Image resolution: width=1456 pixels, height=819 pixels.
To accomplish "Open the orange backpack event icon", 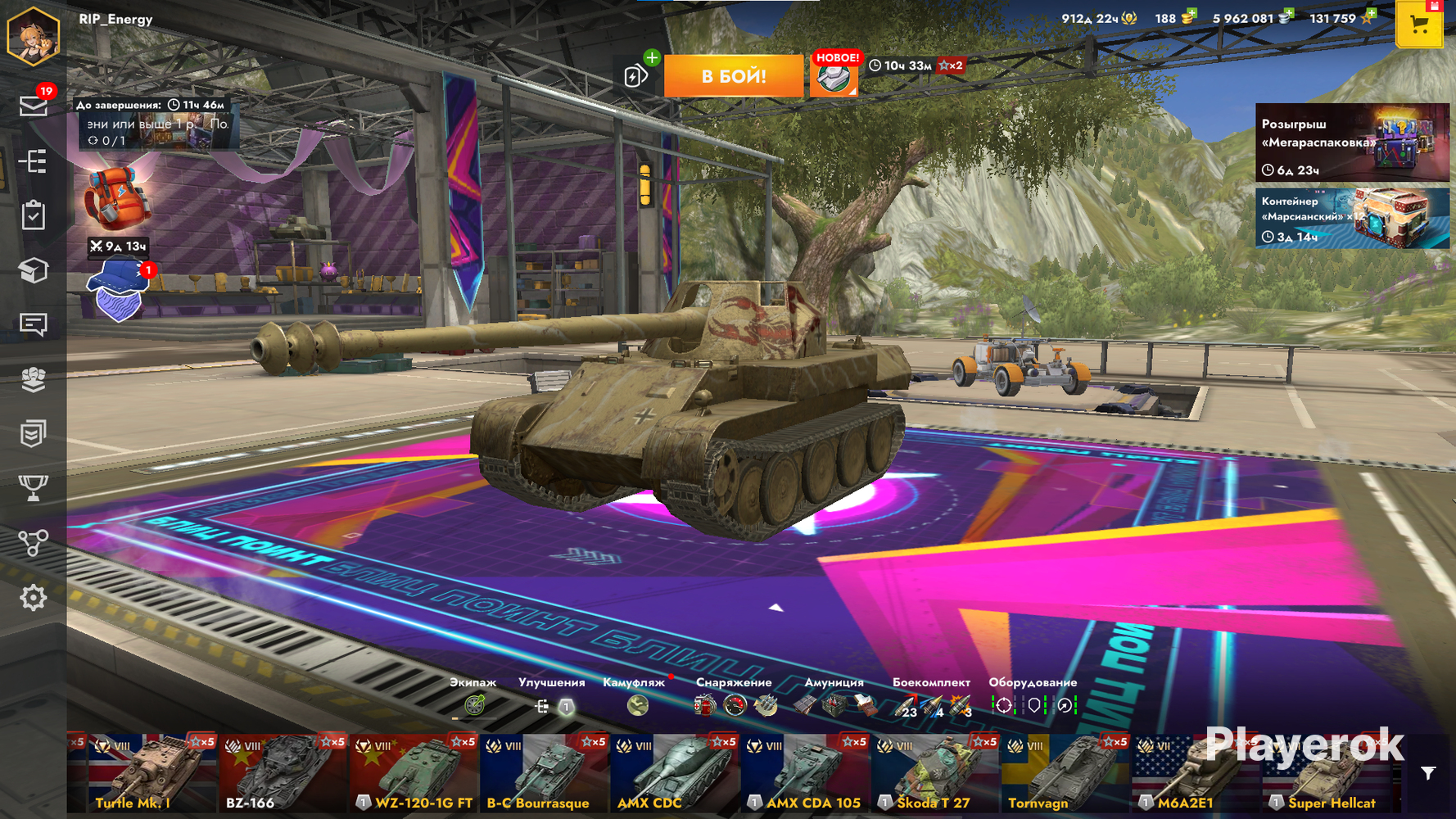I will pos(117,198).
